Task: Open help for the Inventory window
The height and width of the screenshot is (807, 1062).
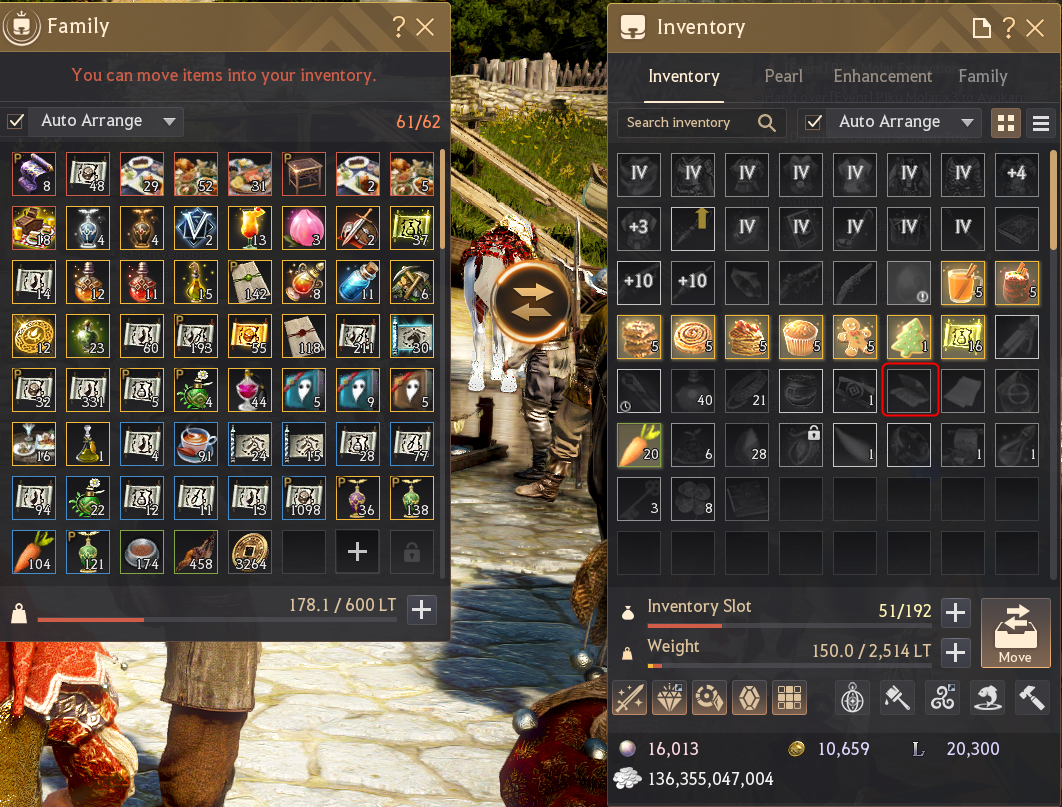Action: tap(1008, 27)
